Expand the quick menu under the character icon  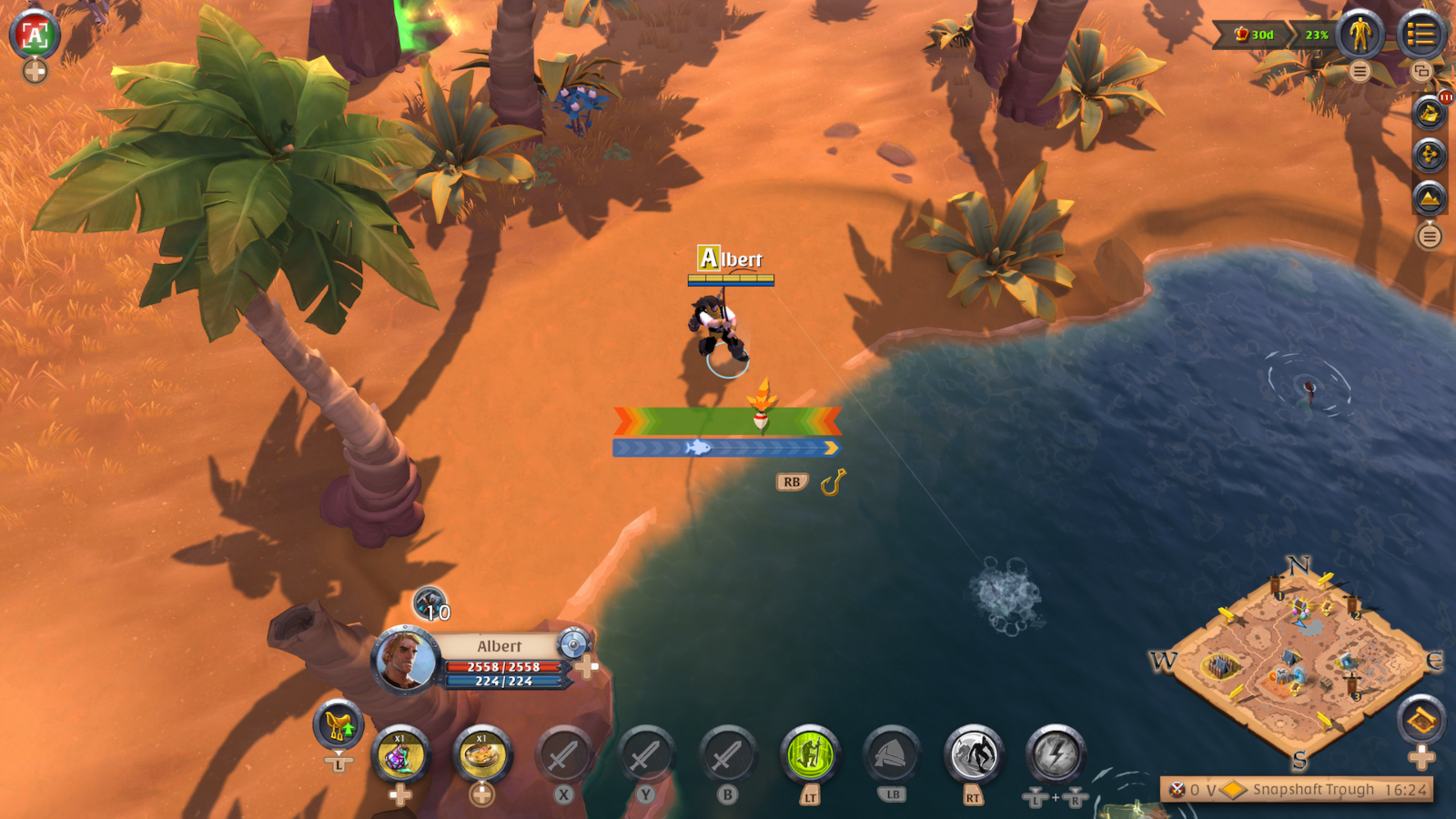point(1360,71)
